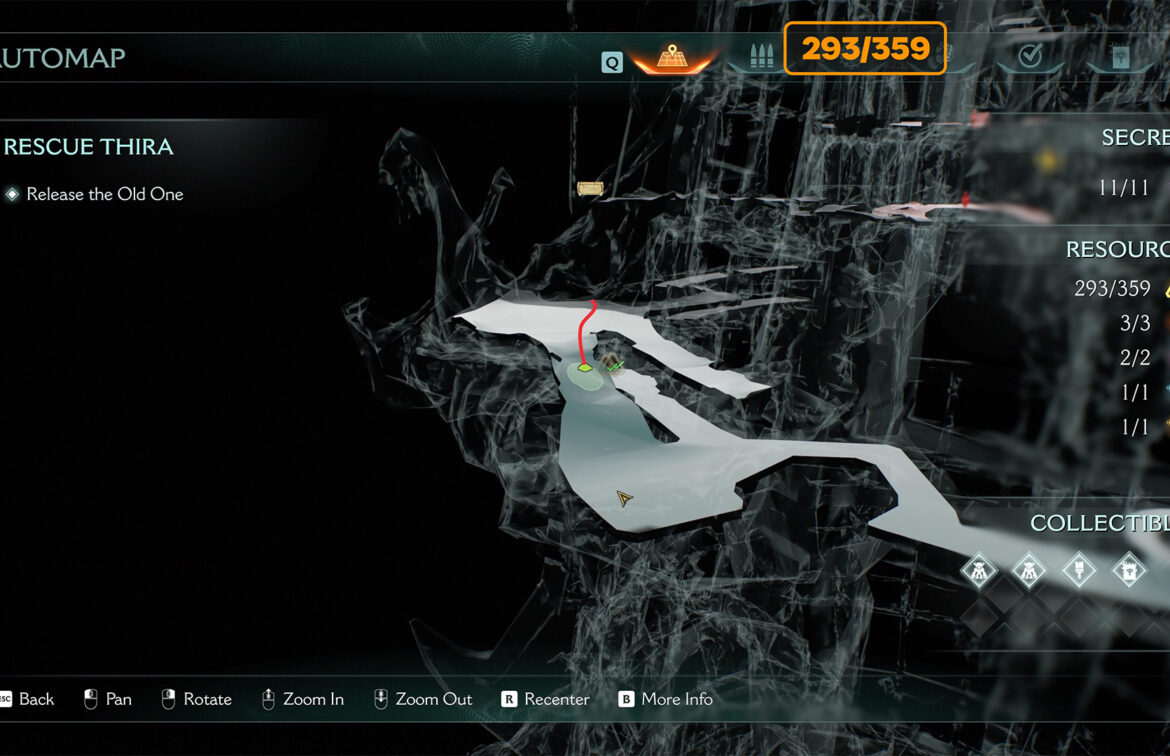Choose the spiky-topped emblem collectible icon
1170x756 pixels.
(x=1129, y=570)
